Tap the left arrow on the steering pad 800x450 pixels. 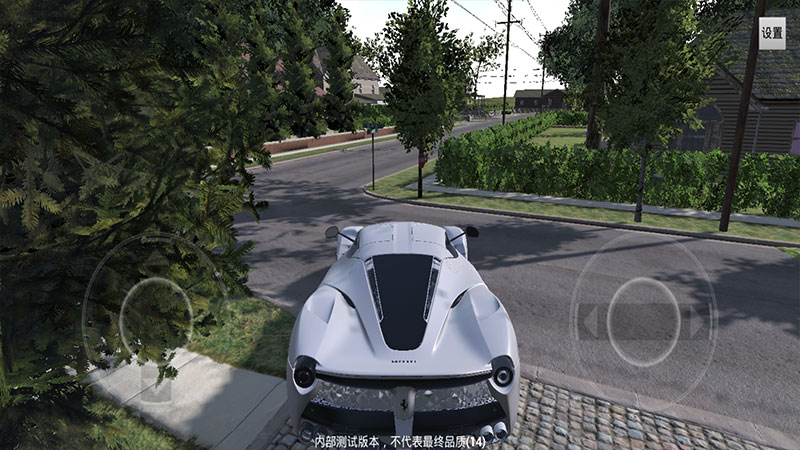(x=591, y=322)
